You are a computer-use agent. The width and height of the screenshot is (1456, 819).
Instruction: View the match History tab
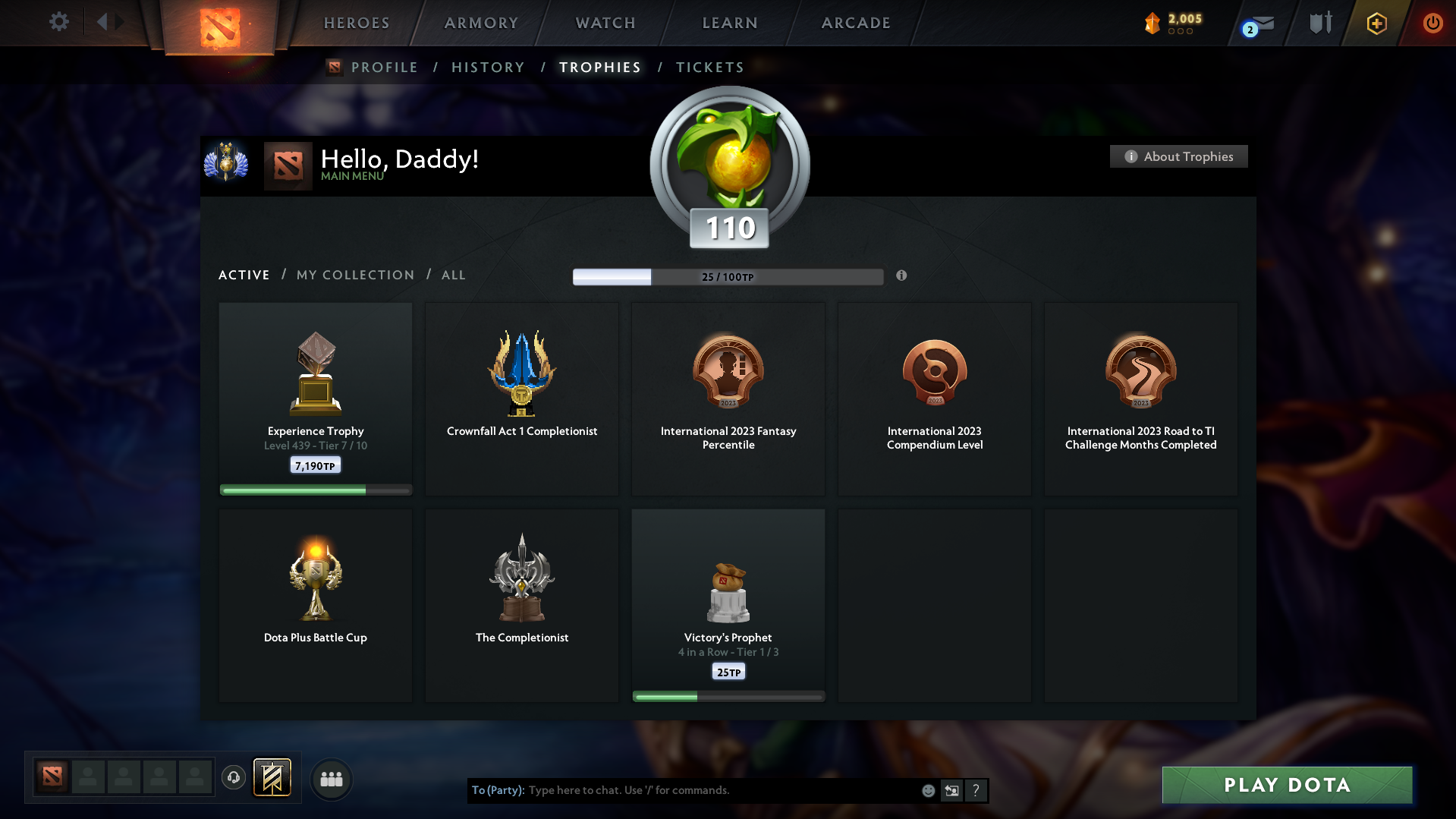(x=488, y=68)
